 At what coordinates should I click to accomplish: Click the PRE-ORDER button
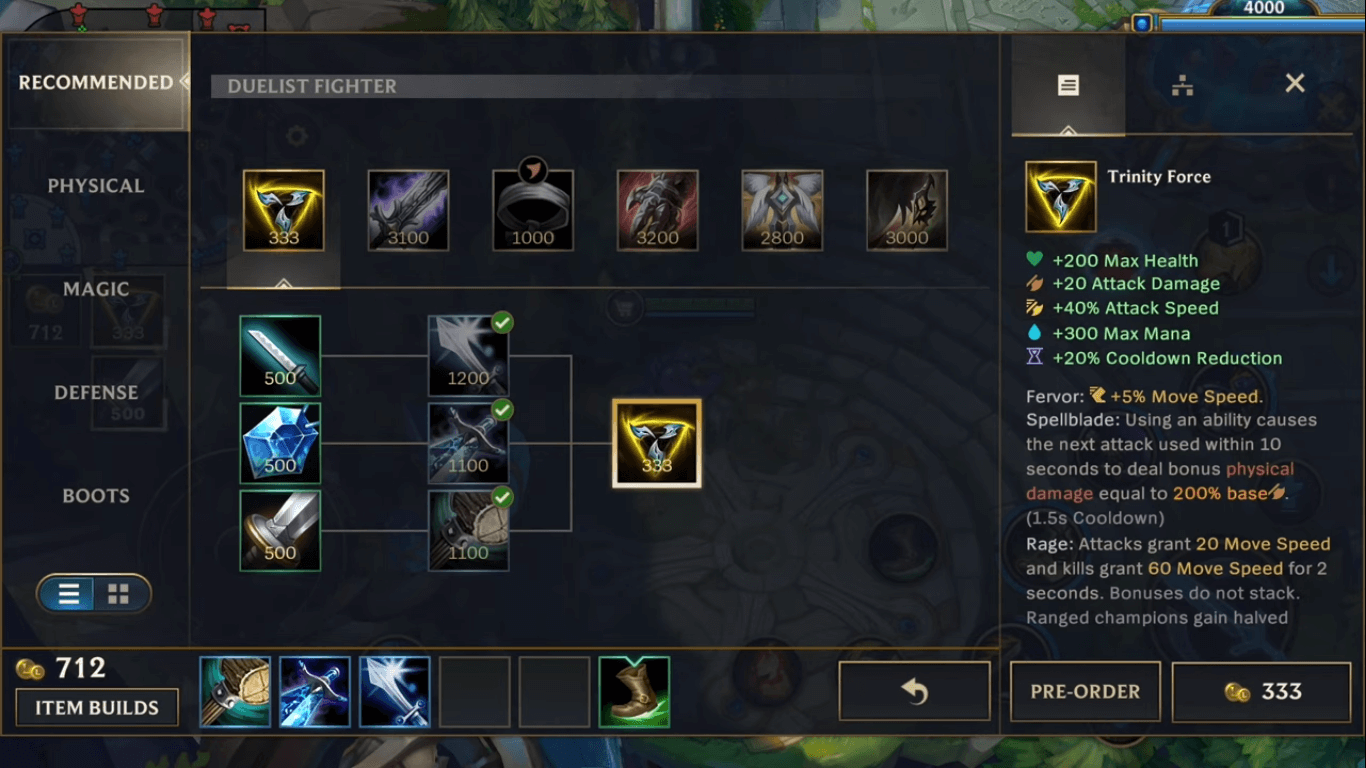1085,691
